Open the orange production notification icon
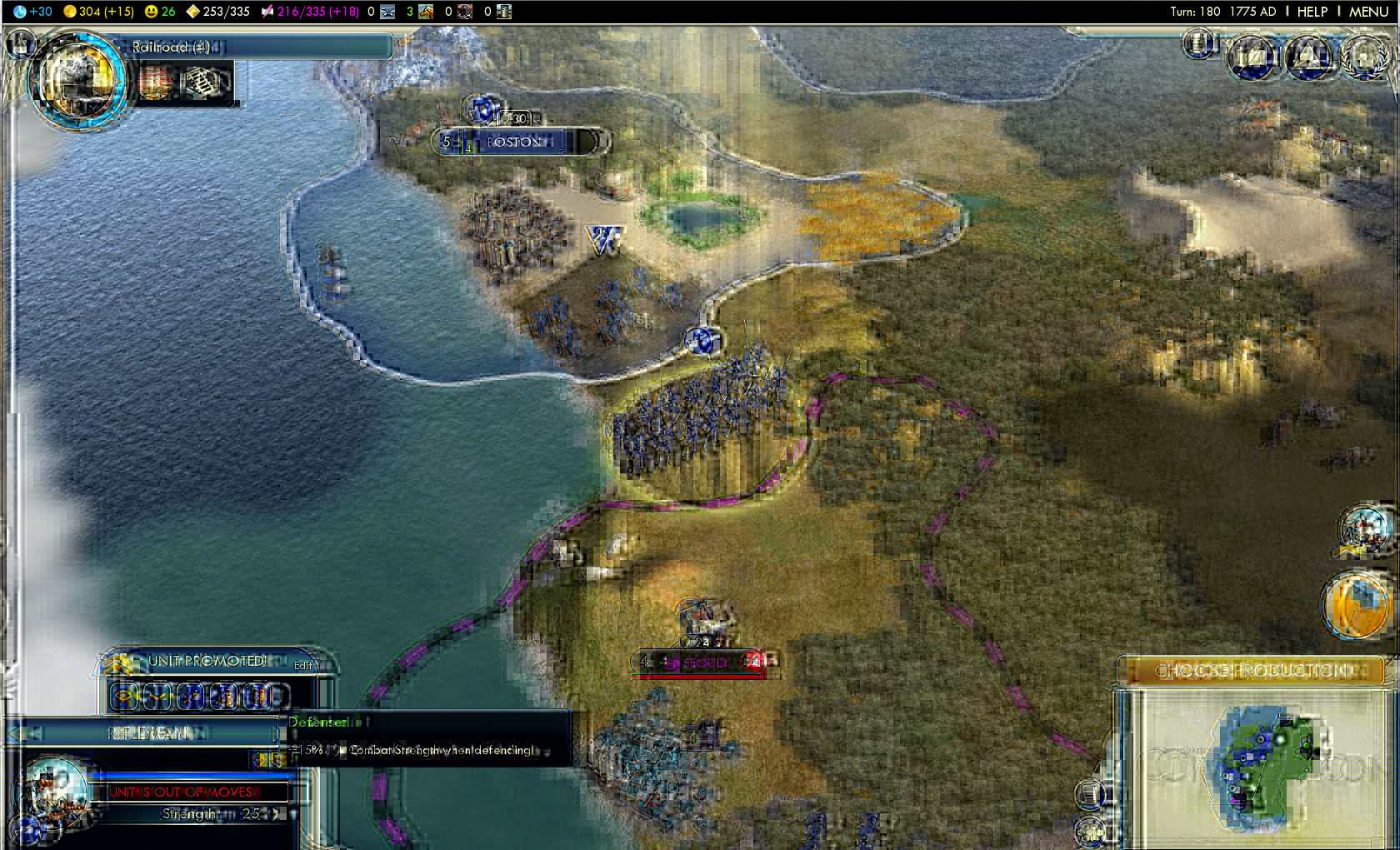This screenshot has height=850, width=1400. pos(1353,602)
